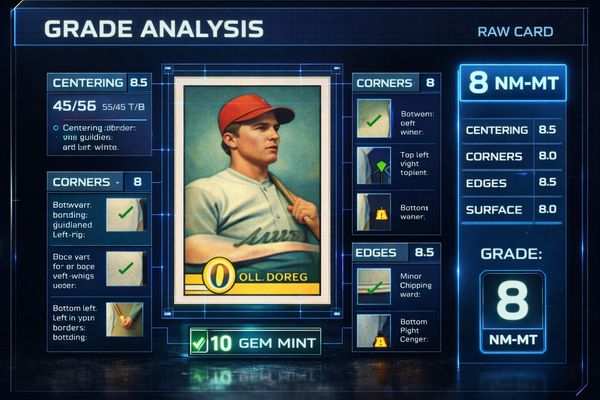600x400 pixels.
Task: Select the baseball player card image
Action: tap(252, 190)
